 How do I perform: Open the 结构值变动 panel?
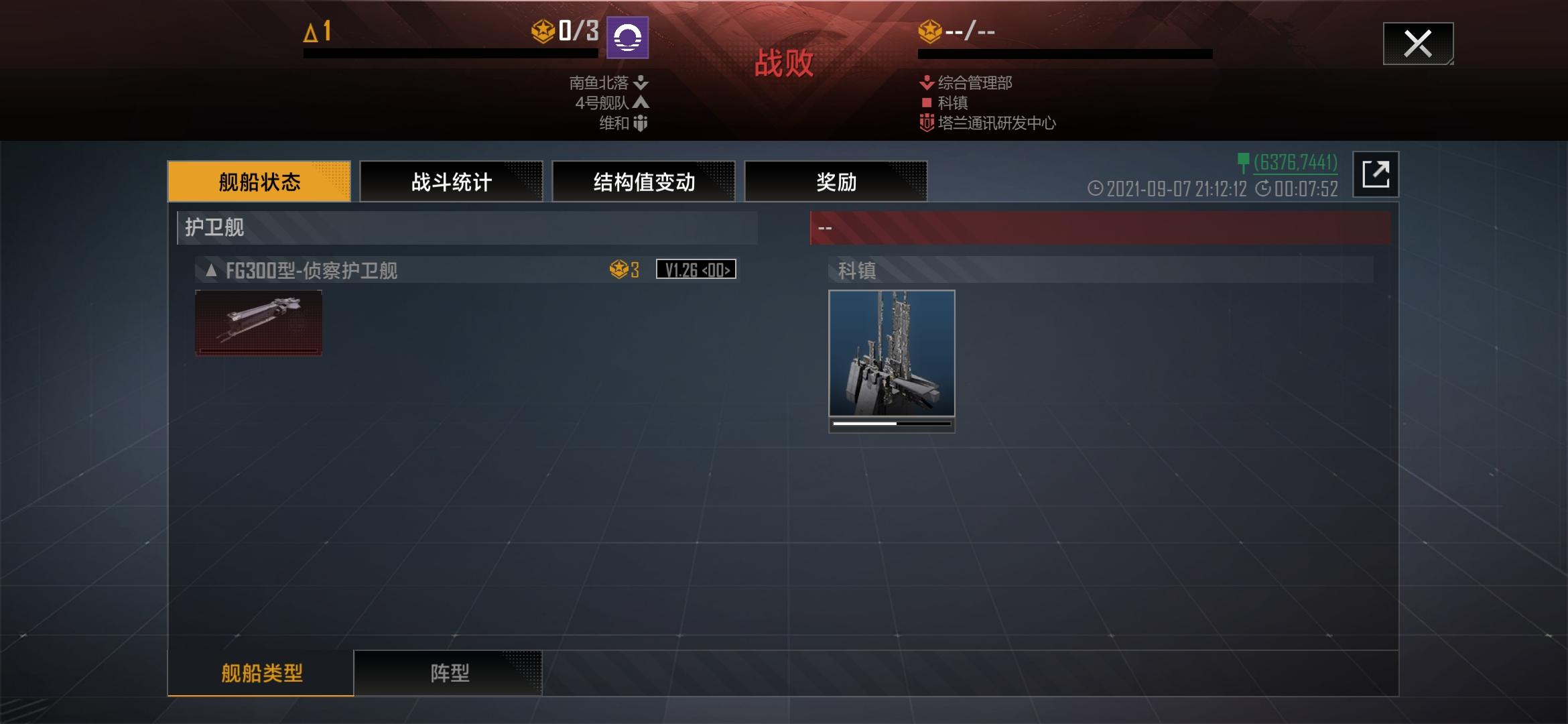pyautogui.click(x=643, y=181)
